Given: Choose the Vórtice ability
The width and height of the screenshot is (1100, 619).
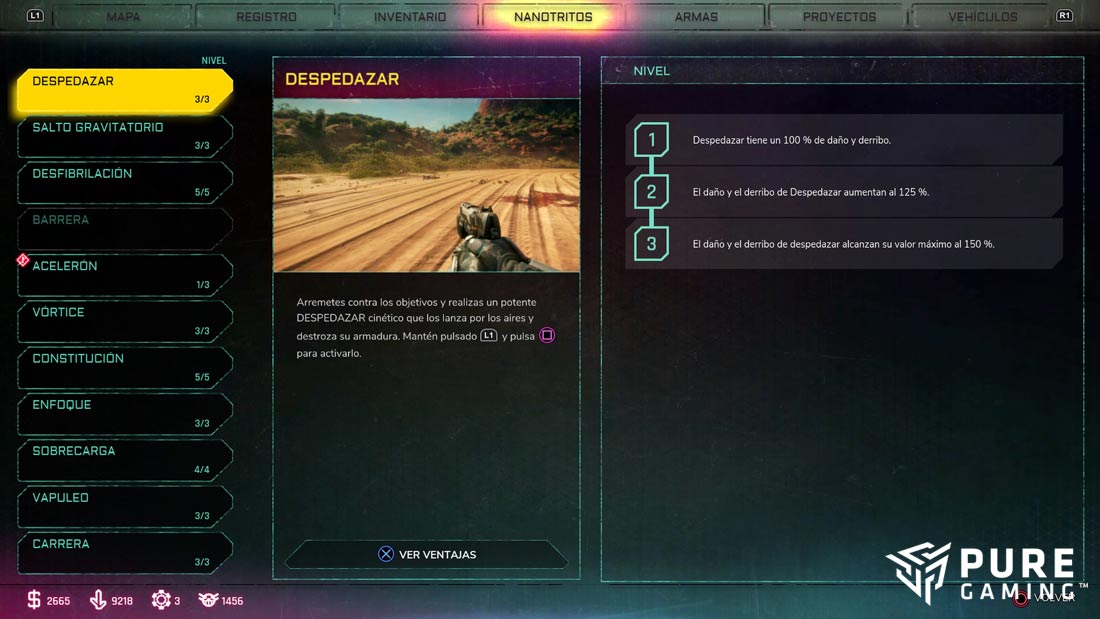Looking at the screenshot, I should click(x=125, y=321).
